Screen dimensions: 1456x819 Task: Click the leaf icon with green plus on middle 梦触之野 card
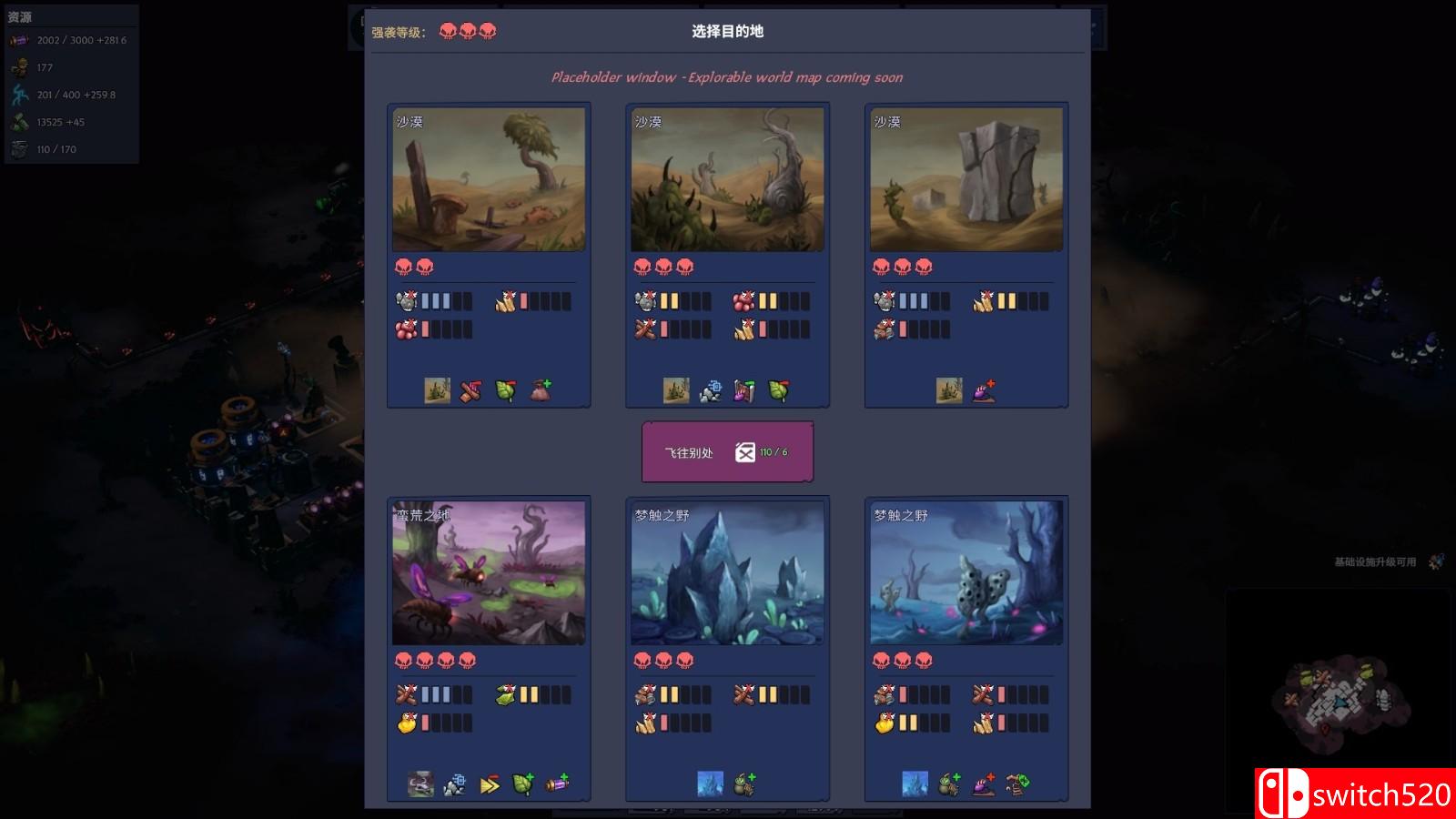point(743,784)
